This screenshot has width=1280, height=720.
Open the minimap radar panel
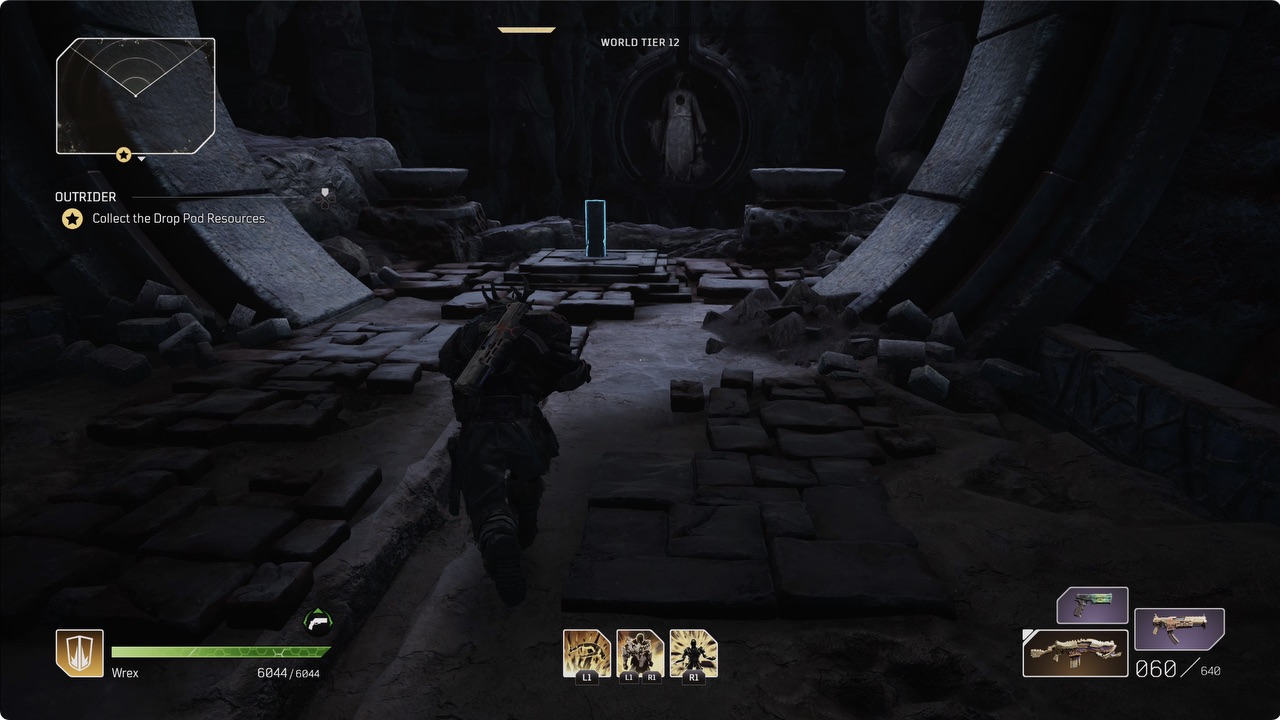tap(136, 95)
